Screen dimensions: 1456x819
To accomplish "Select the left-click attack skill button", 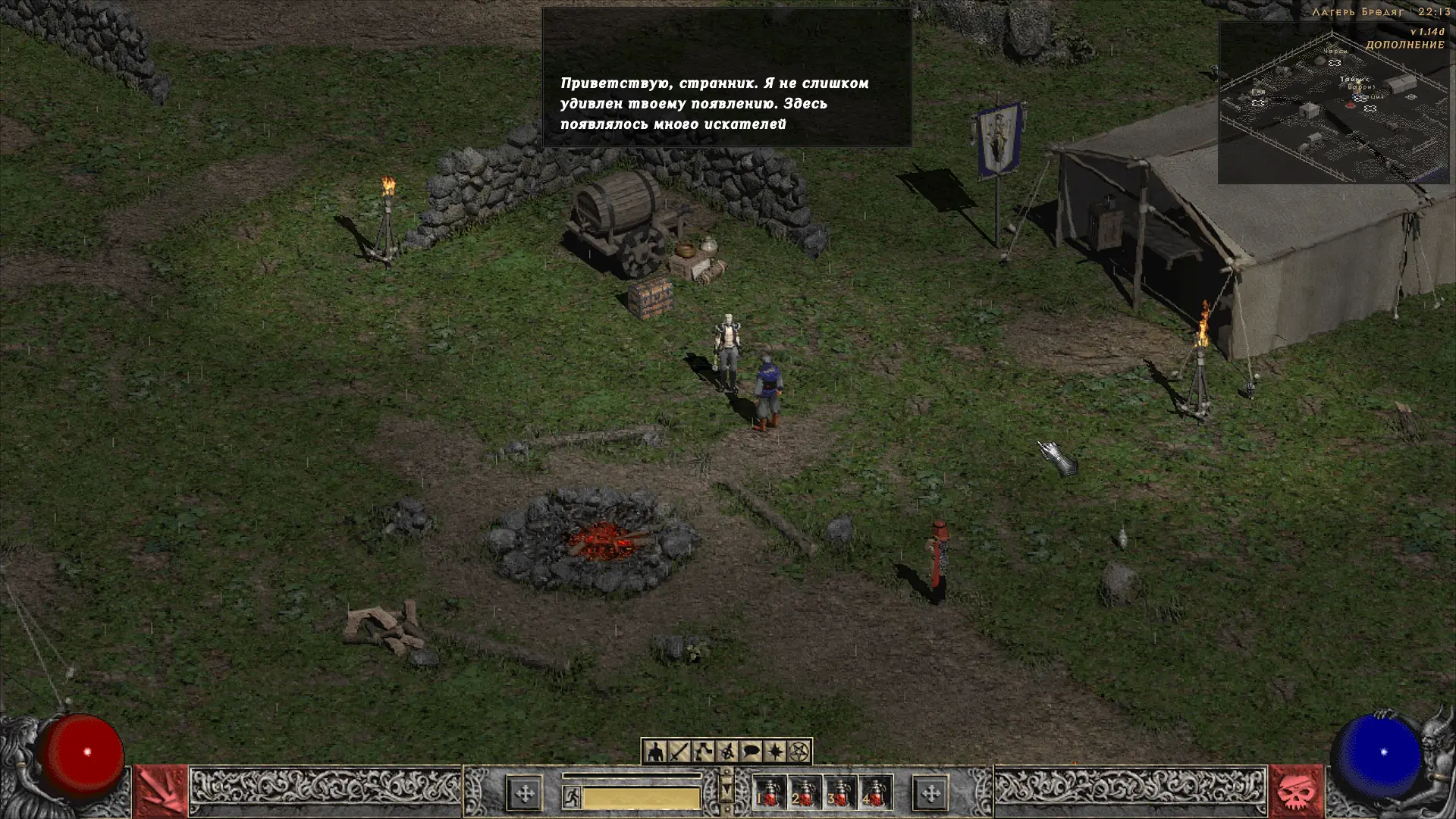I will click(x=161, y=792).
